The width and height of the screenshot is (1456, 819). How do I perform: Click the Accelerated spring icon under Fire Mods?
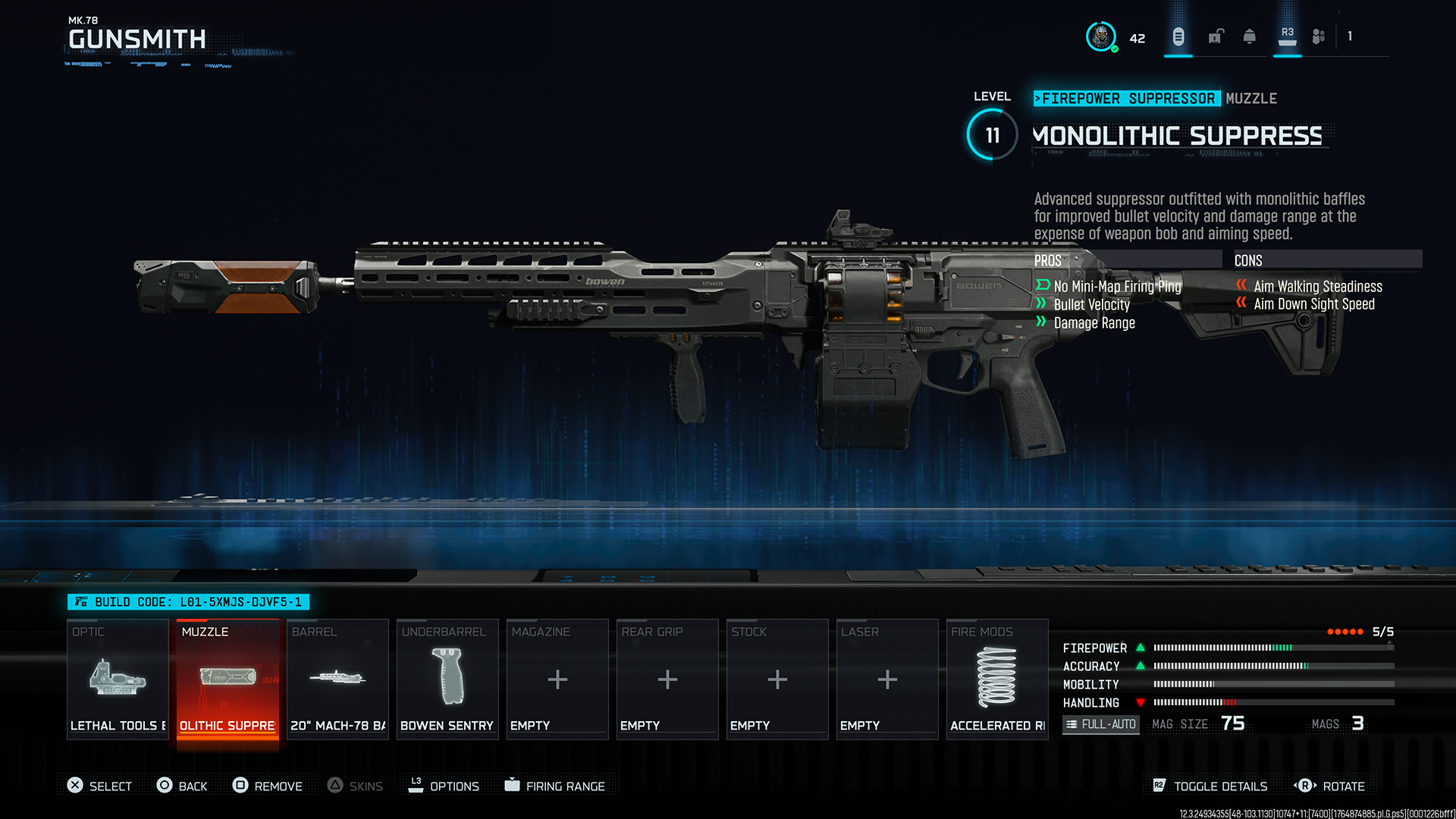[x=996, y=677]
